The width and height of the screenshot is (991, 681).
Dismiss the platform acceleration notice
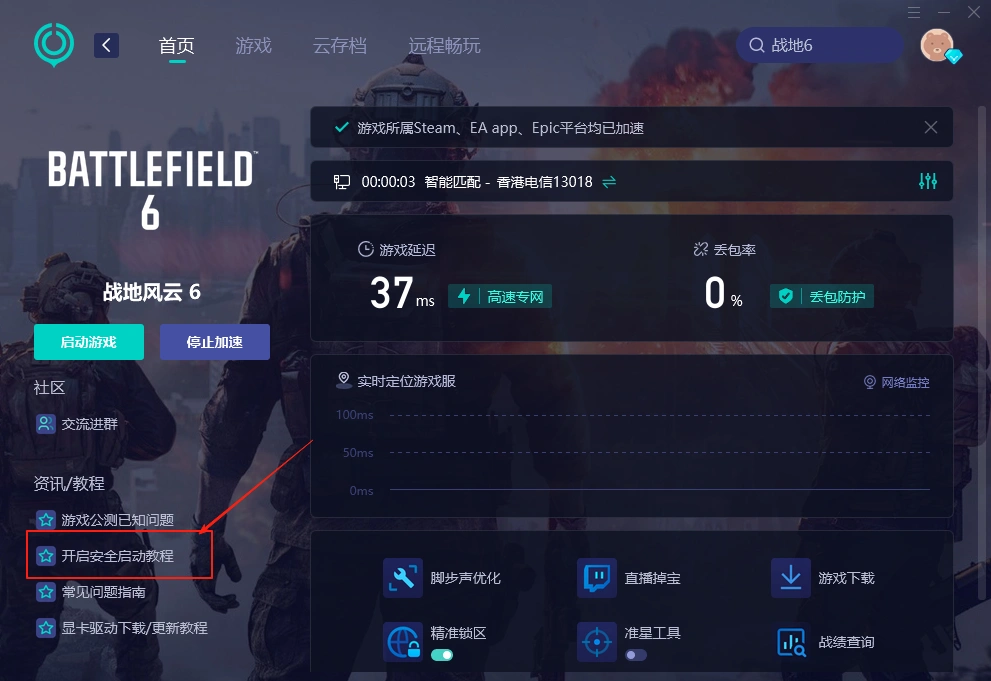tap(930, 127)
